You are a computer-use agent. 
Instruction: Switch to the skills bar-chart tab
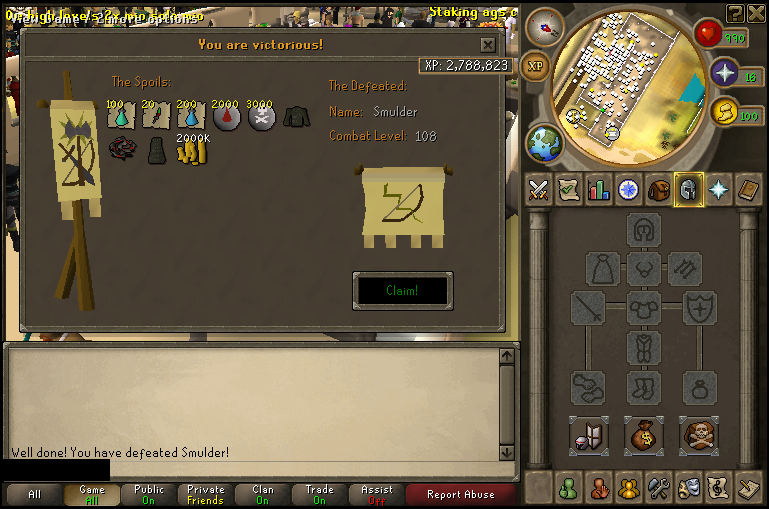pos(599,189)
